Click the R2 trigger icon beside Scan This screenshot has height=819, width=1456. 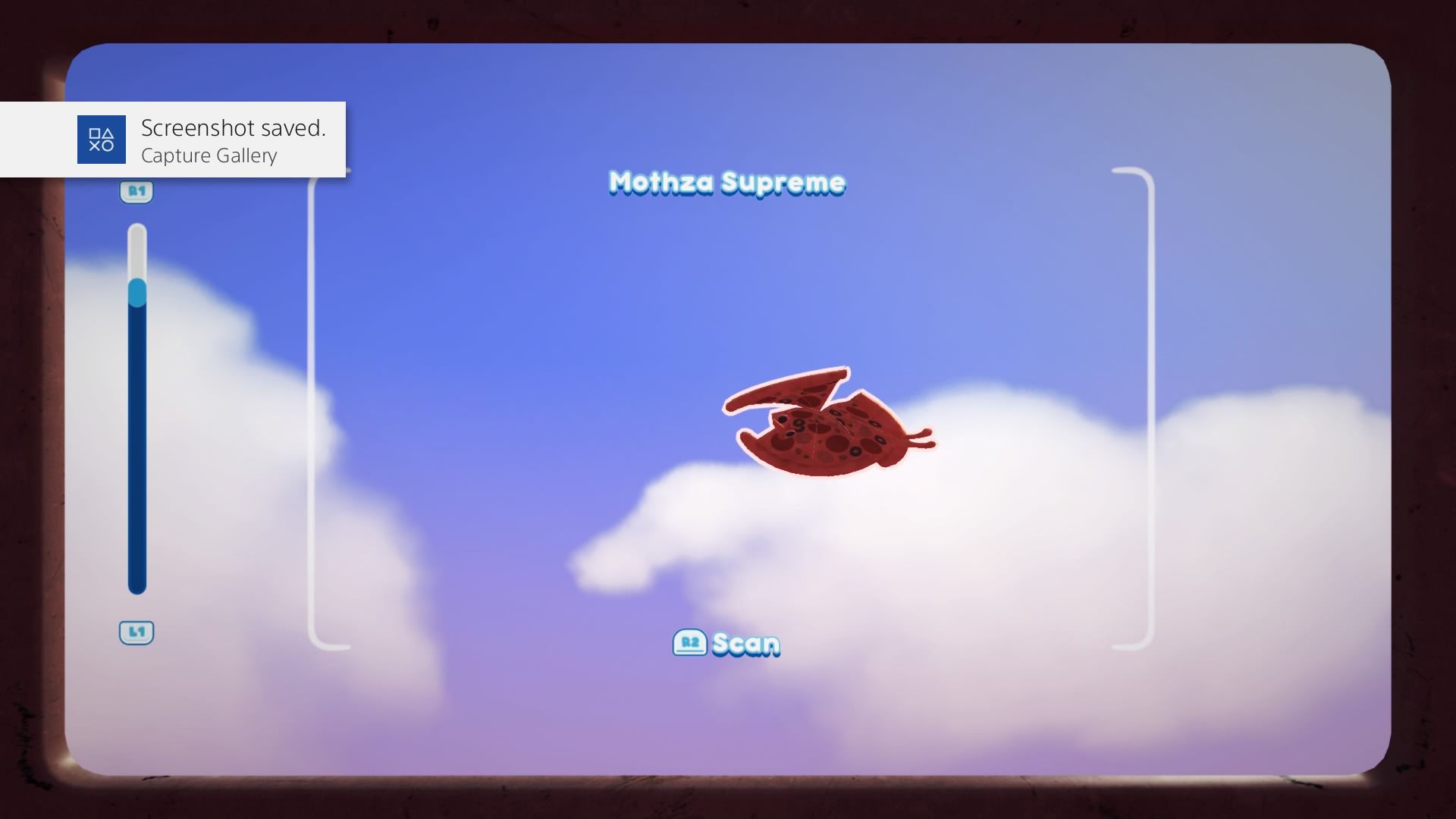[691, 643]
